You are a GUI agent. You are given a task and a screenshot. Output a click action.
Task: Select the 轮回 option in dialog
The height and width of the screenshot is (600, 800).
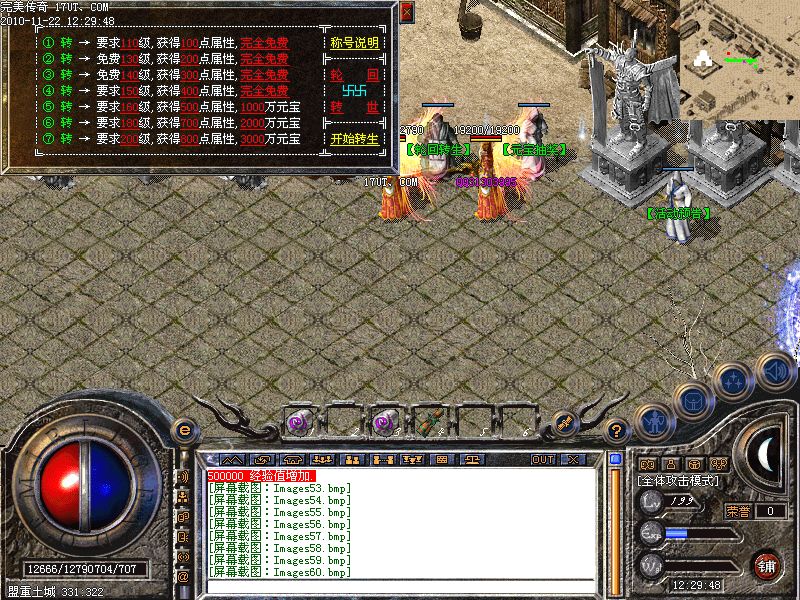(x=355, y=75)
